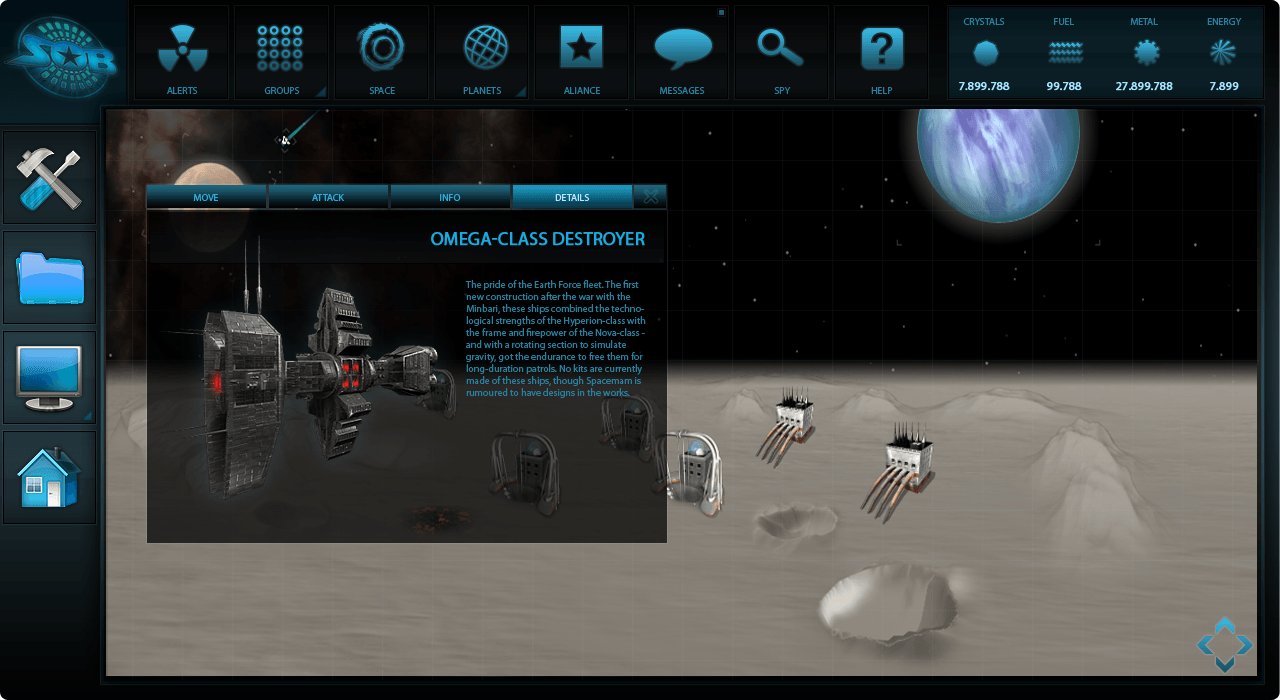Open the Alerts menu
This screenshot has width=1280, height=700.
[x=182, y=52]
